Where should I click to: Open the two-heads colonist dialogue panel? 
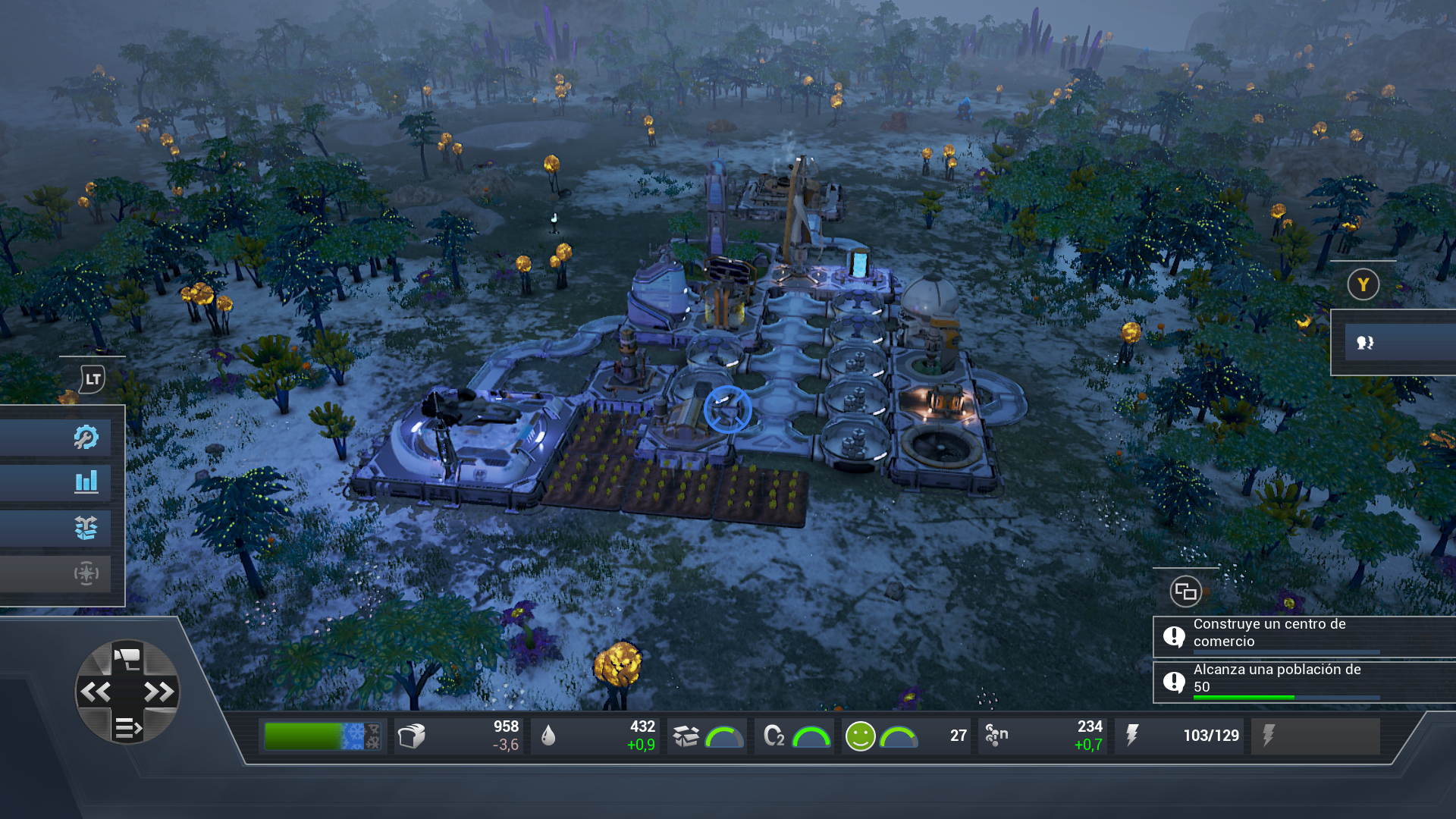(1365, 343)
